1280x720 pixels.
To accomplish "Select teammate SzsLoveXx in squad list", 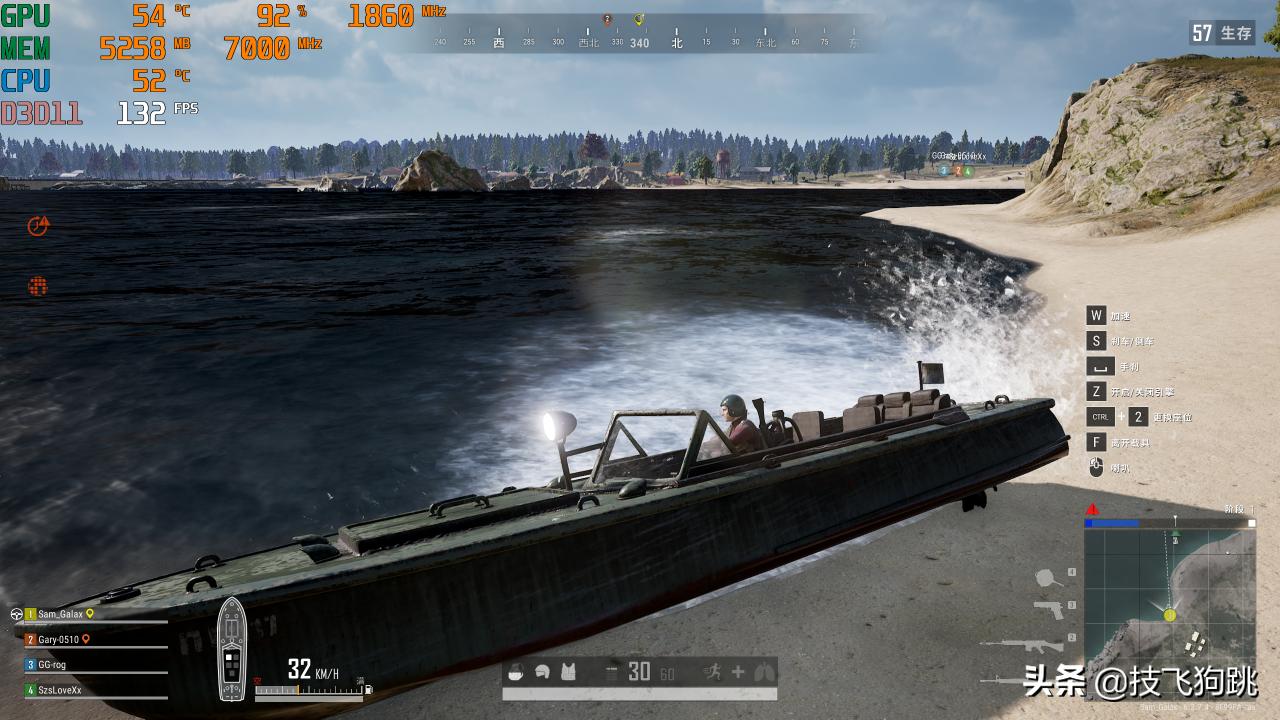I will pyautogui.click(x=60, y=689).
